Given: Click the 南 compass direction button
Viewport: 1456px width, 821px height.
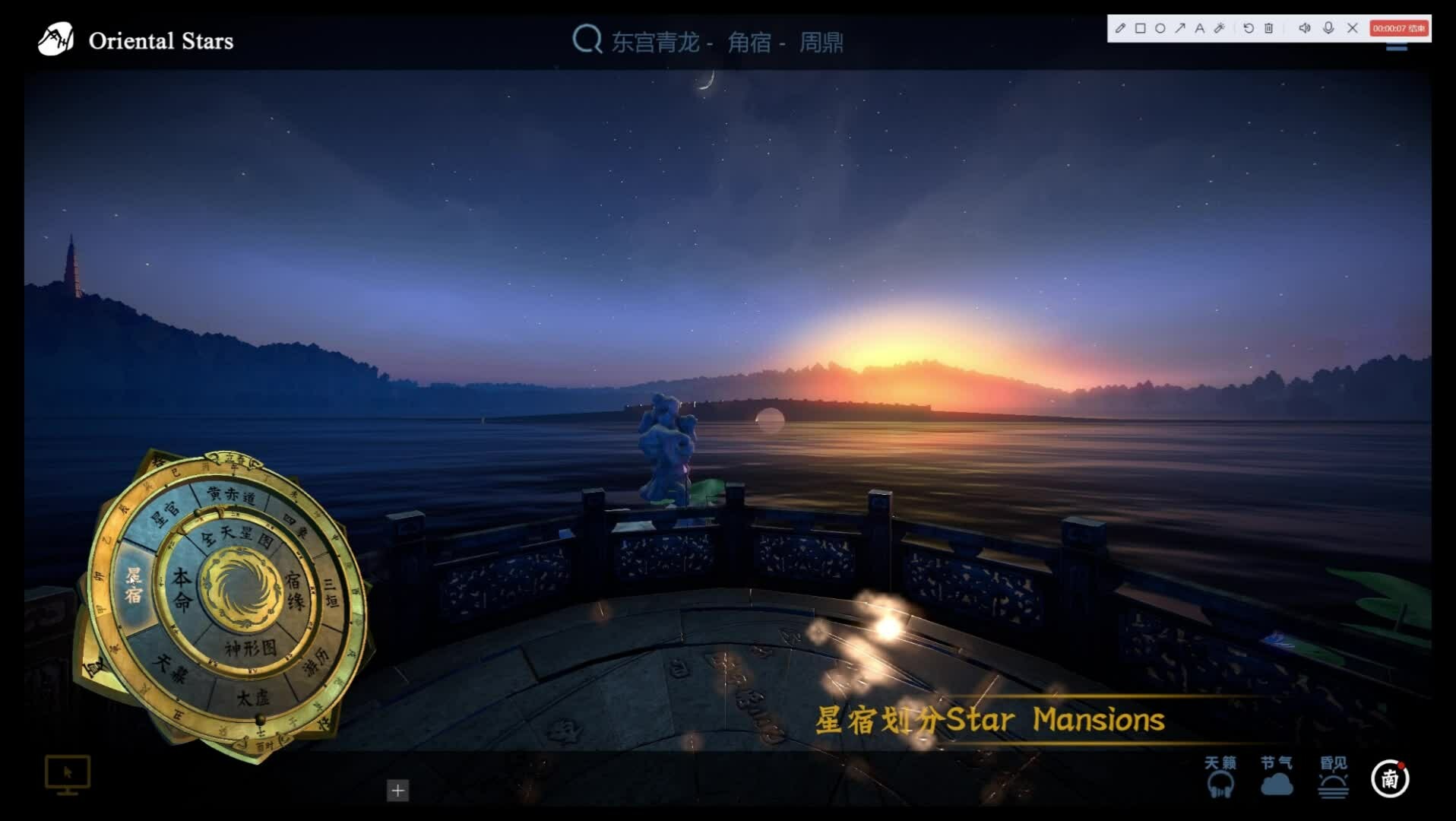Looking at the screenshot, I should tap(1390, 778).
